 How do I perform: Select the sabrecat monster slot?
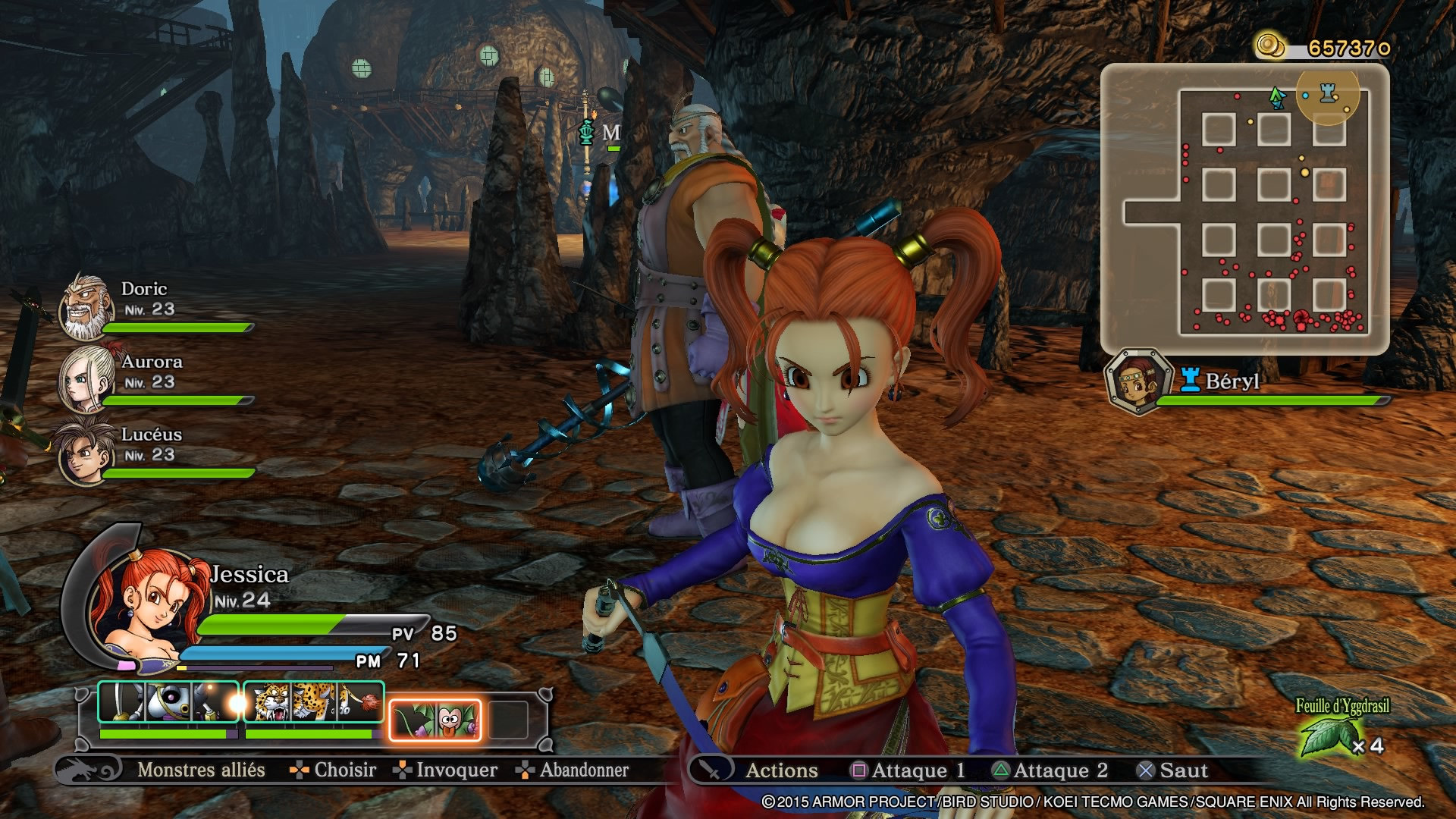coord(314,702)
